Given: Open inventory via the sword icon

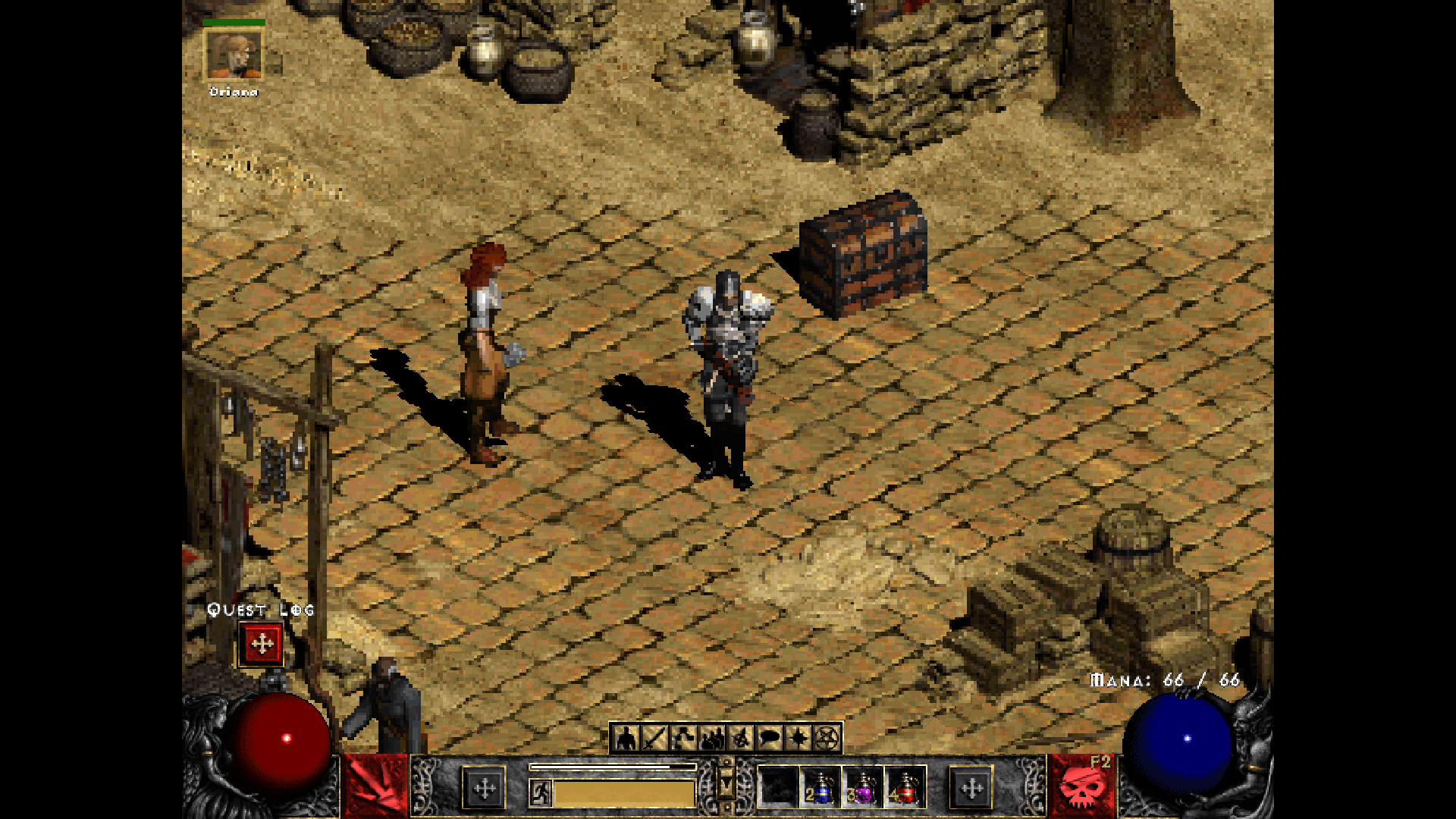Looking at the screenshot, I should (x=654, y=737).
